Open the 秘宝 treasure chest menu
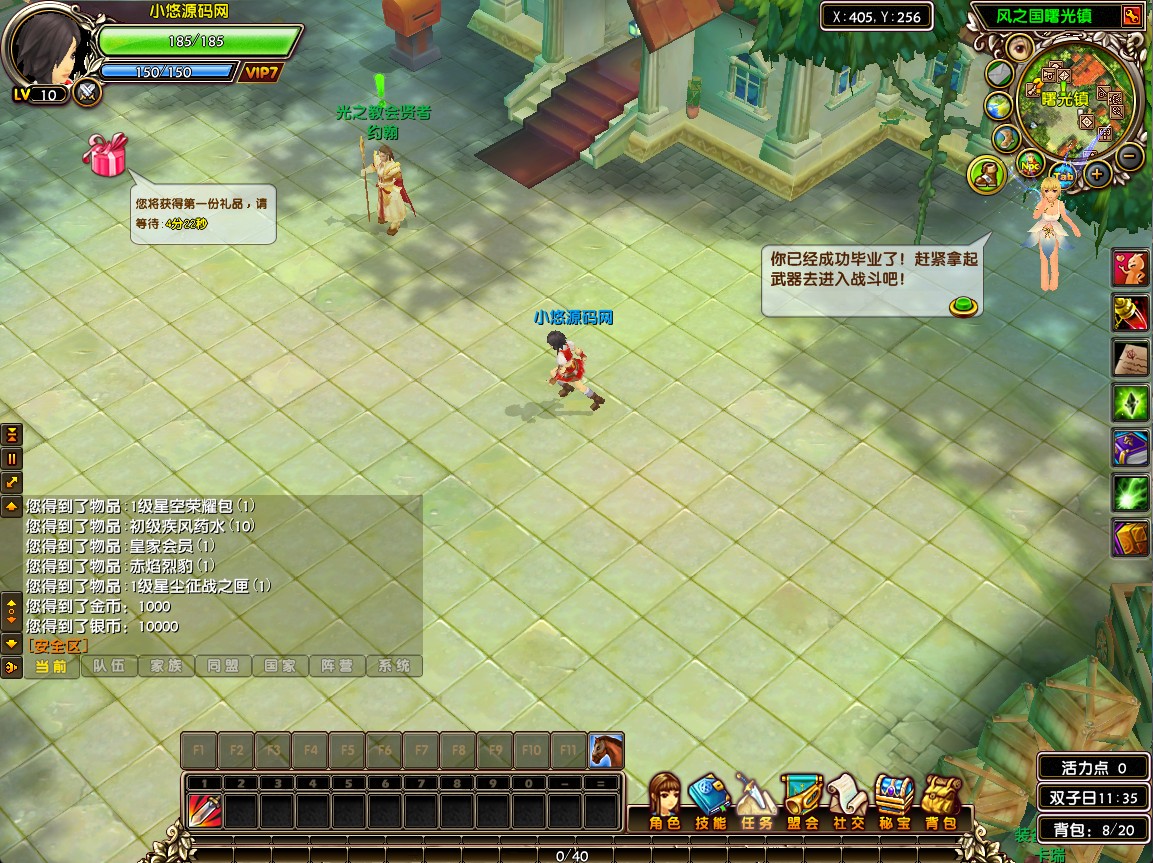The height and width of the screenshot is (863, 1153). (894, 800)
